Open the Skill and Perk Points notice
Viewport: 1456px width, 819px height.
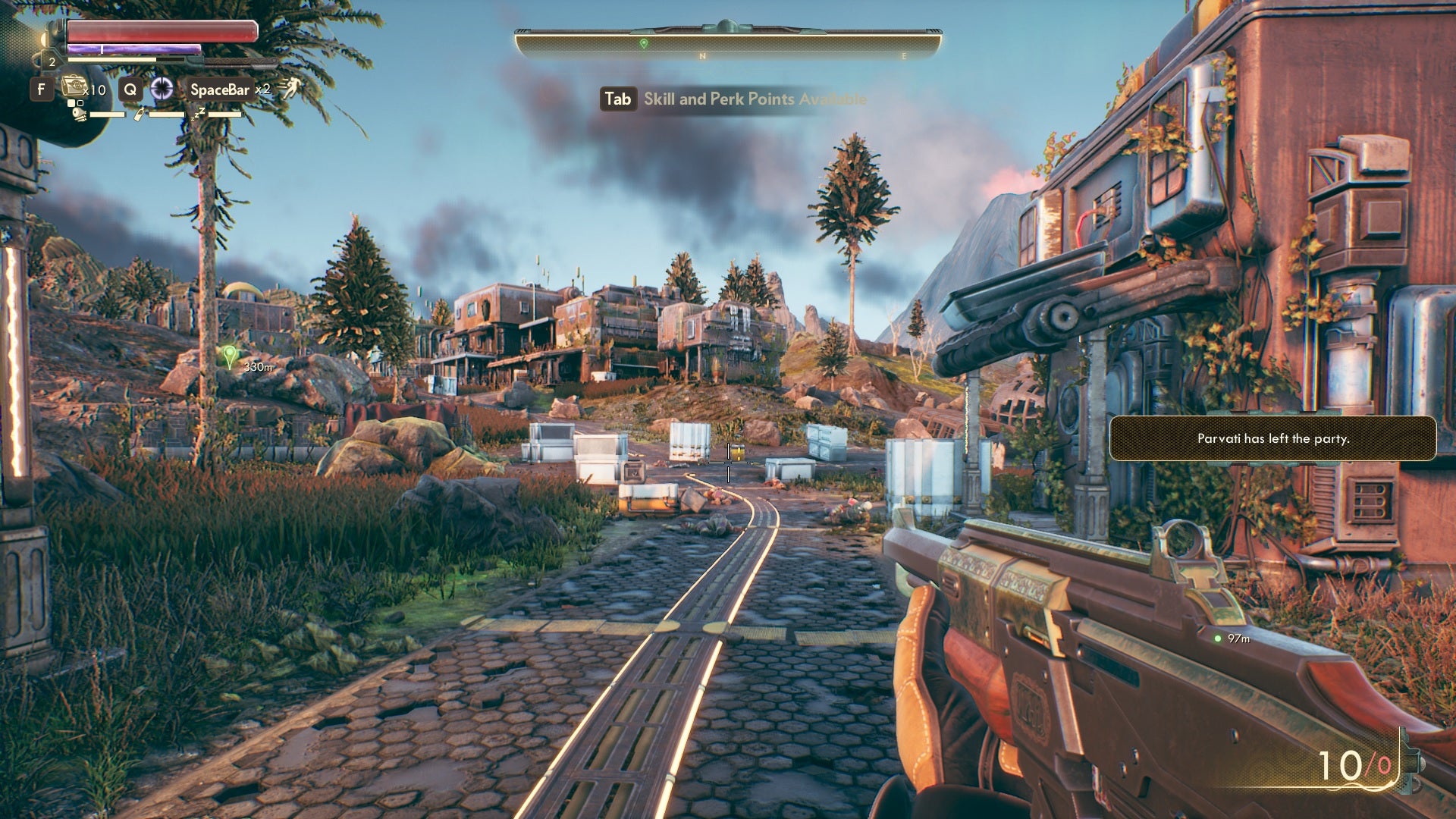[733, 99]
